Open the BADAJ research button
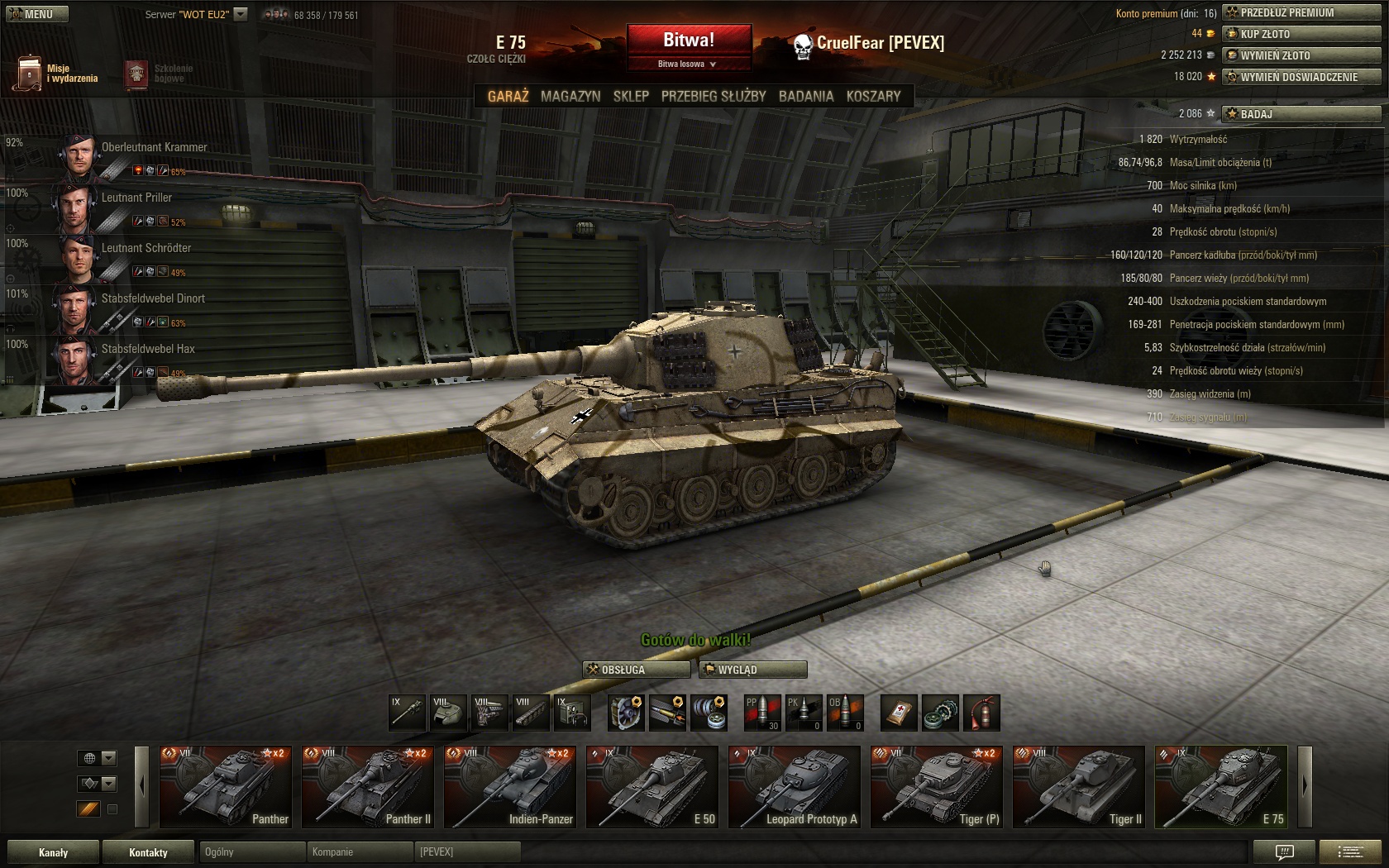The width and height of the screenshot is (1389, 868). tap(1301, 114)
